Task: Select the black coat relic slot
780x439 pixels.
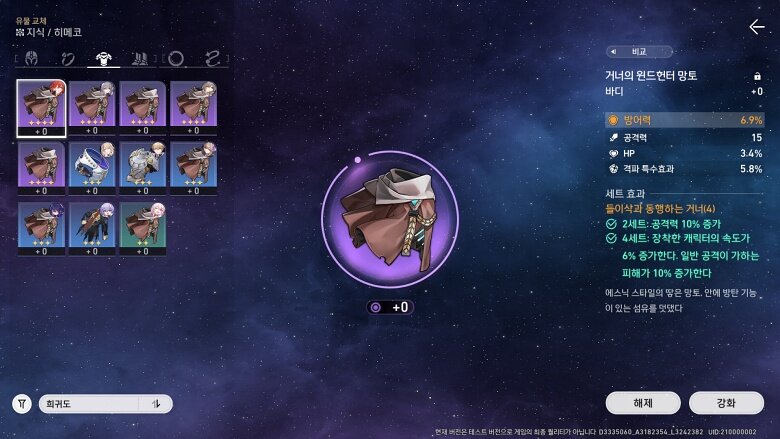Action: [x=92, y=228]
